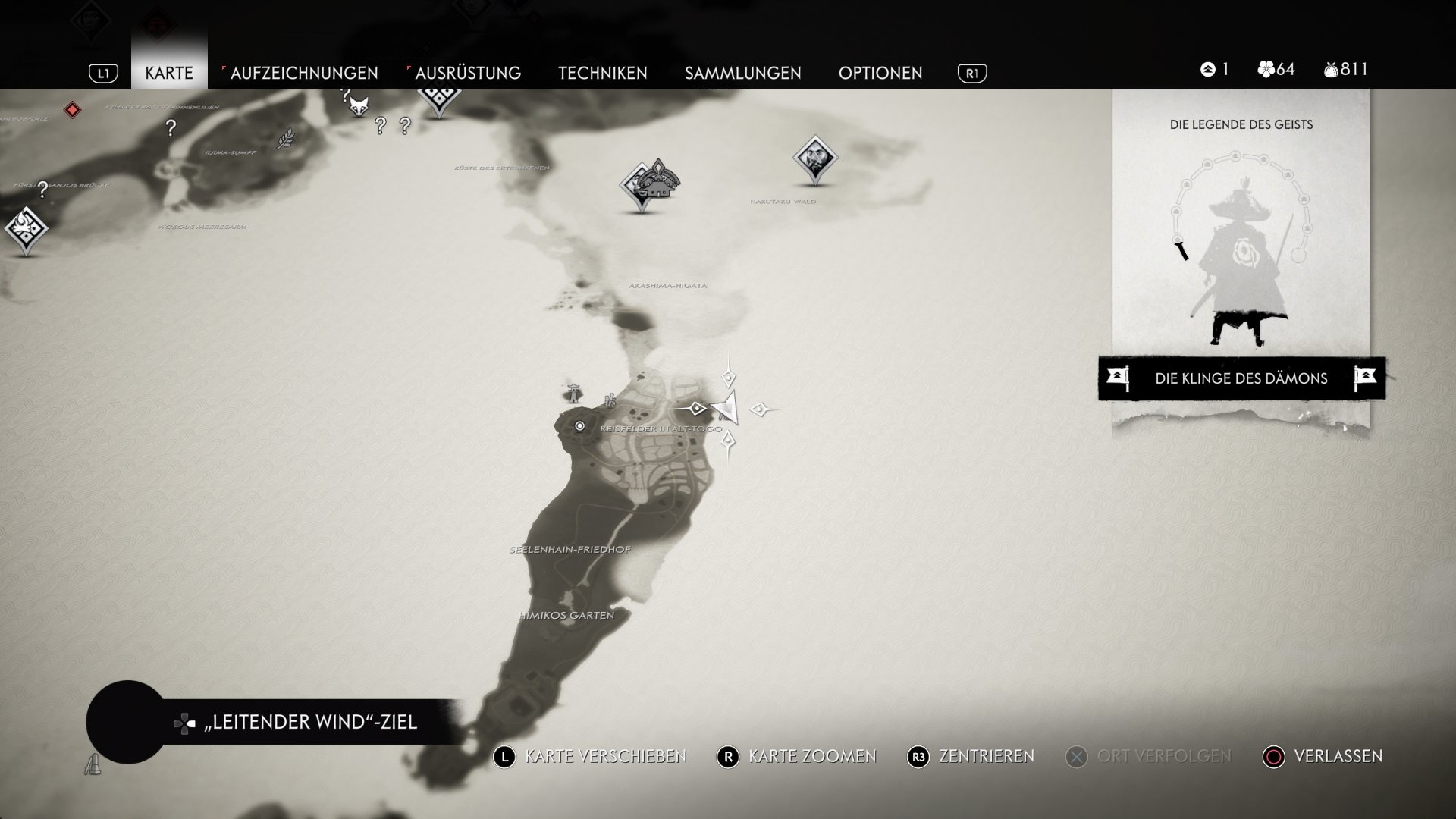Switch to the Aufzeichnungen tab

click(303, 73)
